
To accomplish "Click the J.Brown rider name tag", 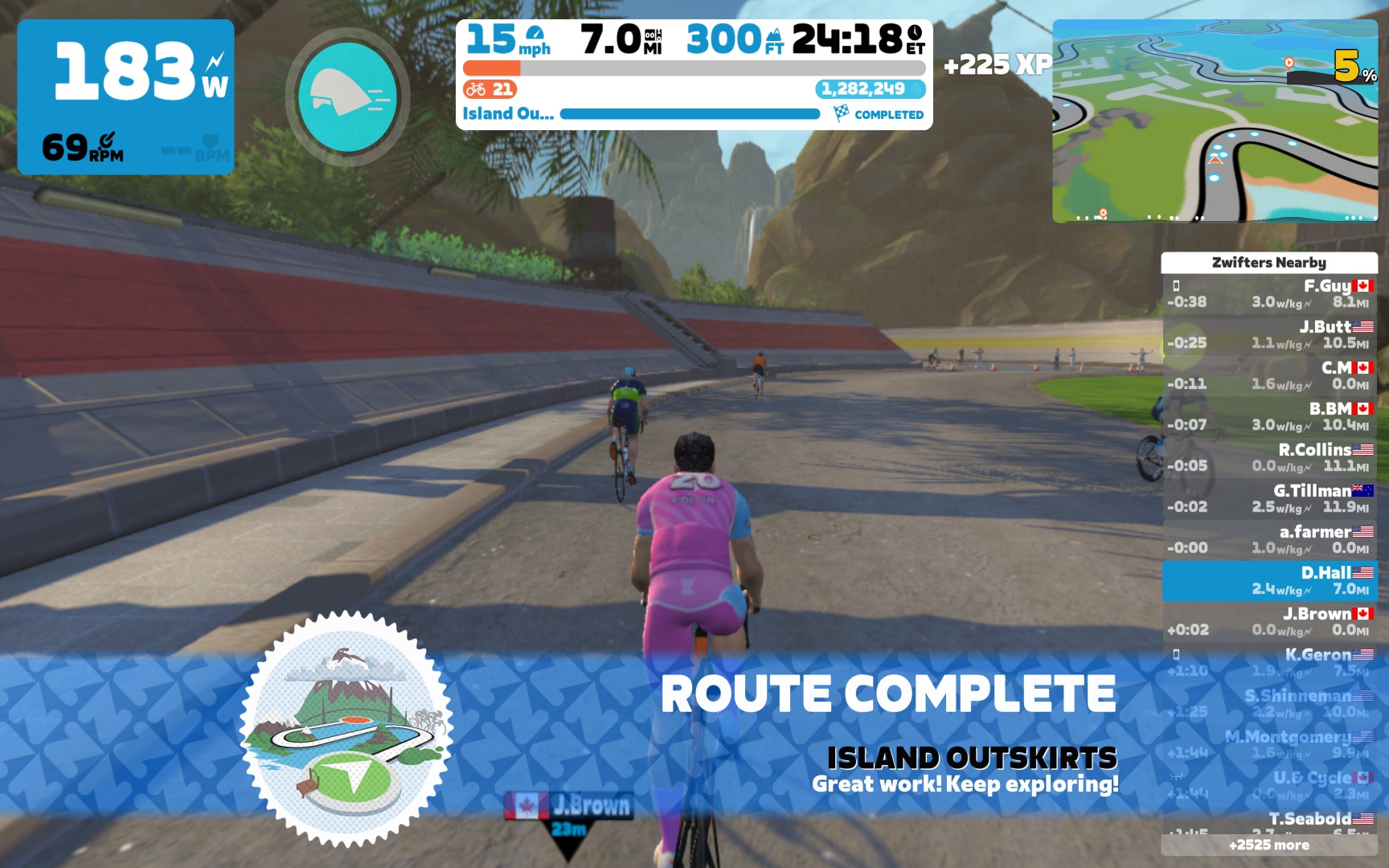I will [x=569, y=805].
